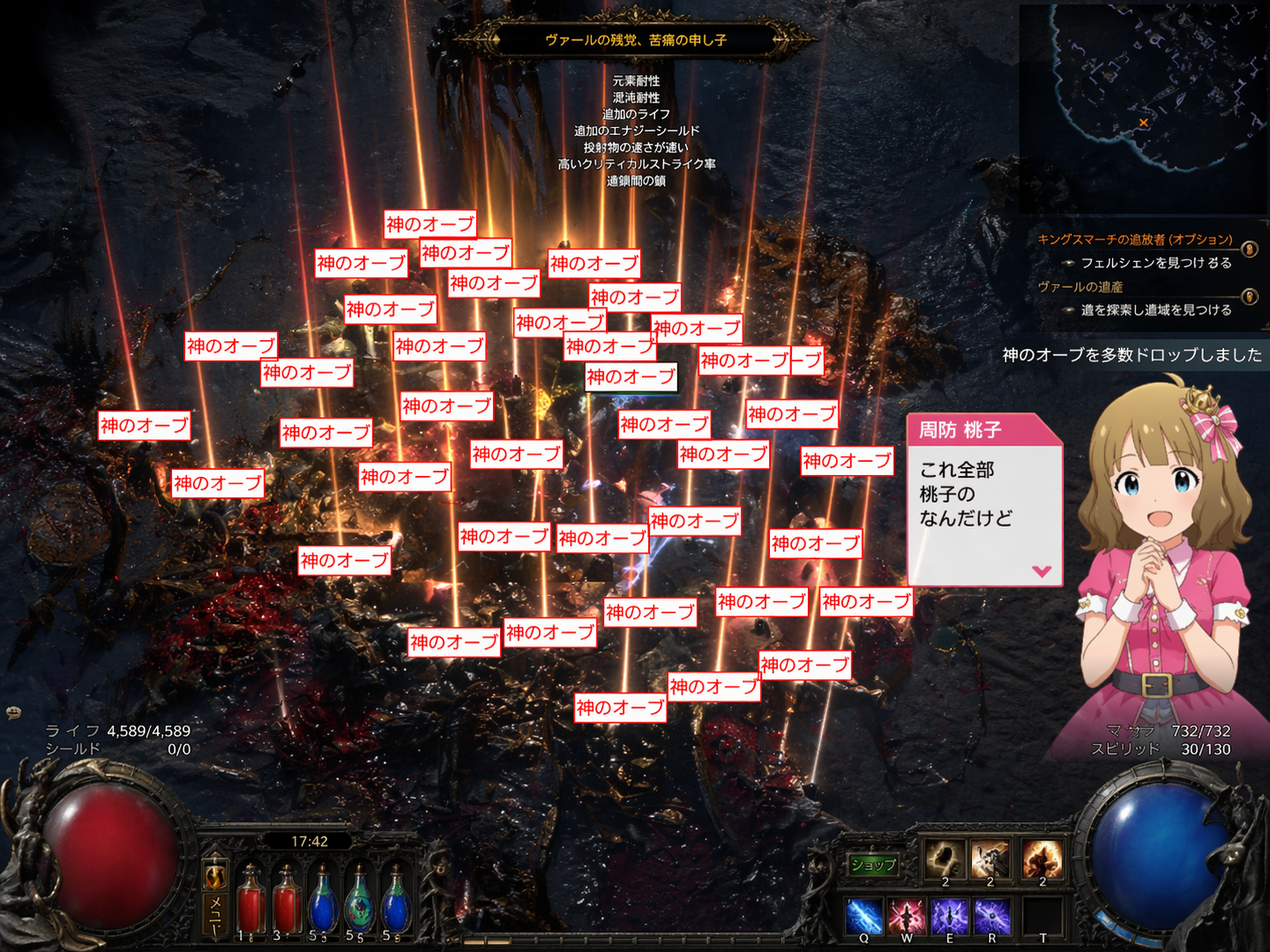
Task: Open the green ショップ shop button
Action: (x=874, y=865)
